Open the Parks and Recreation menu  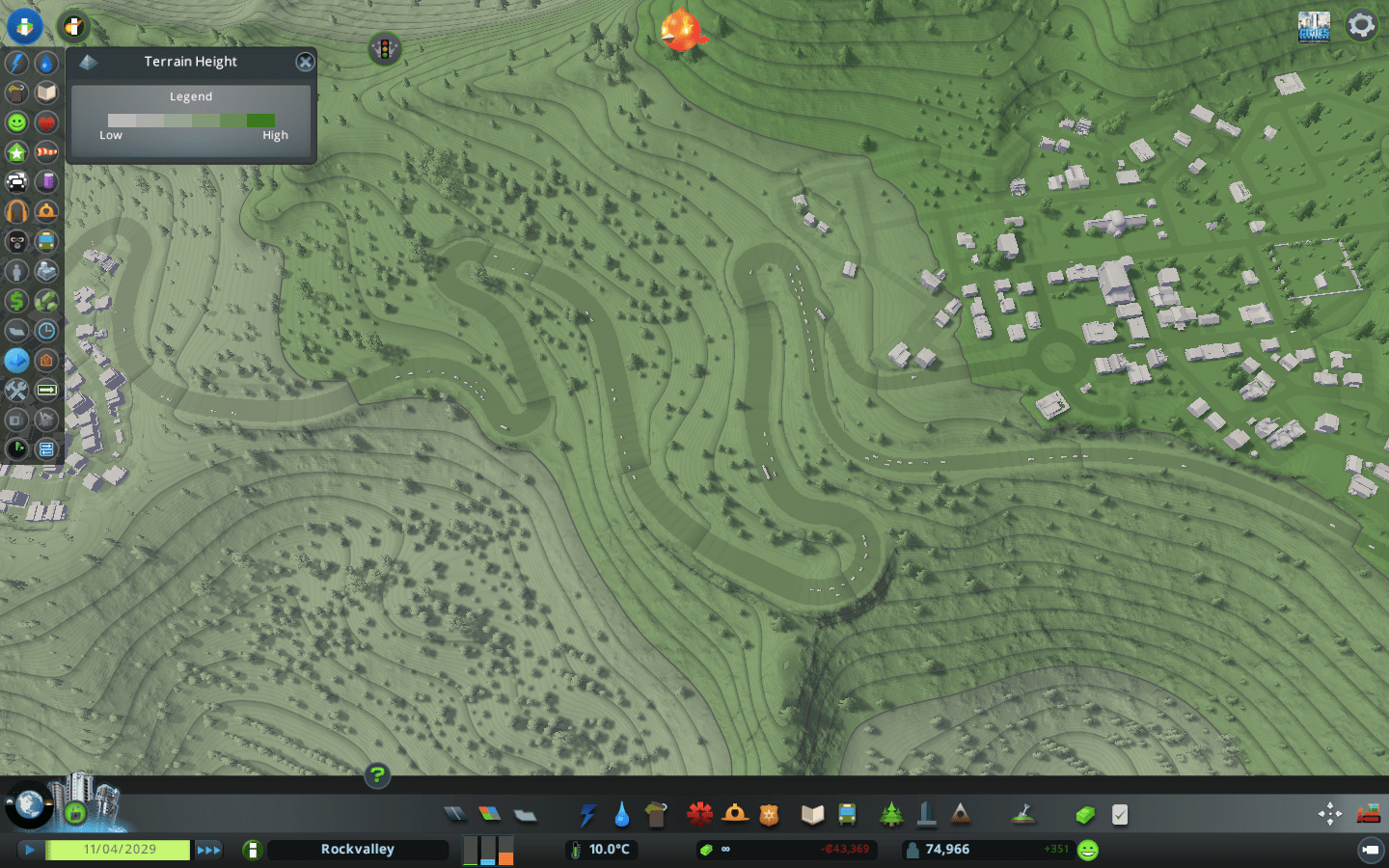890,813
